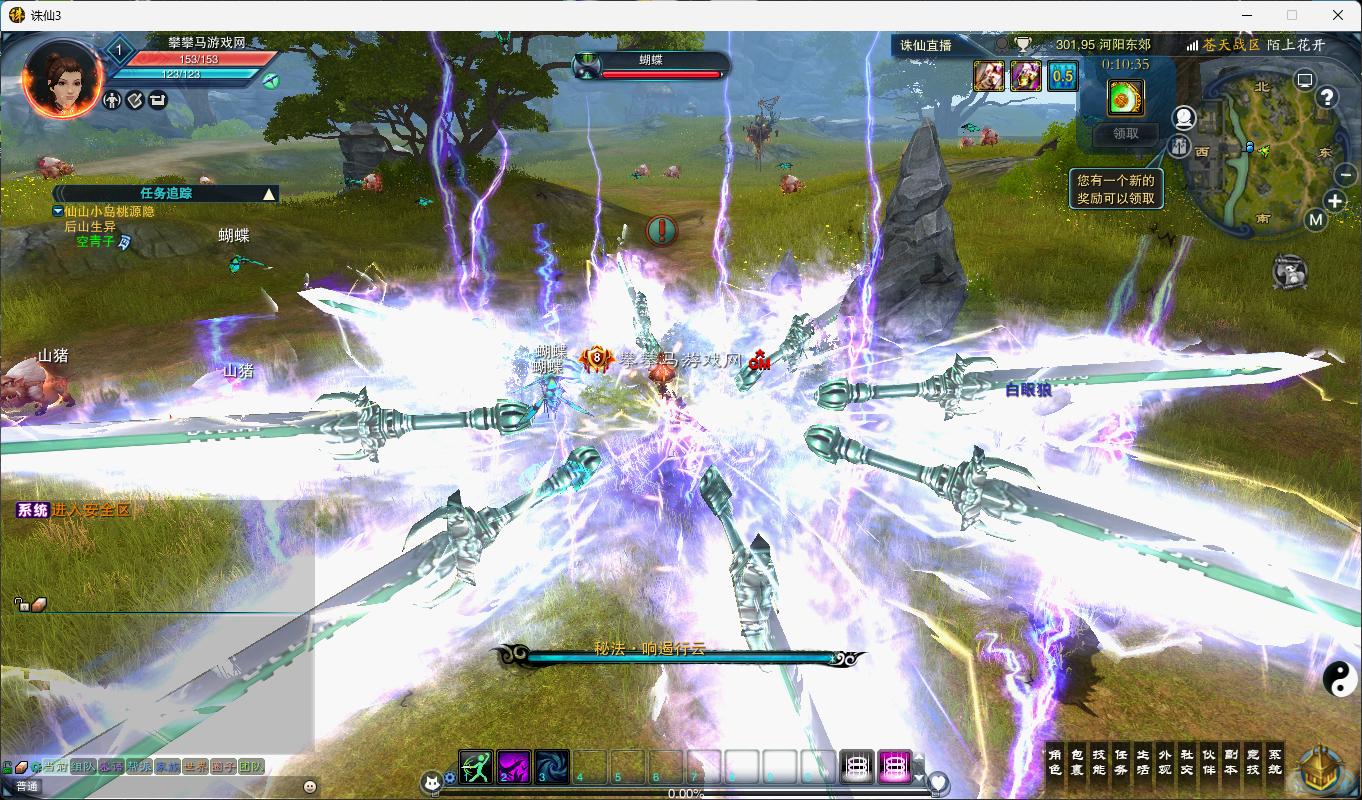Open the 诛仙直播 livestream panel
Image resolution: width=1362 pixels, height=800 pixels.
(926, 45)
